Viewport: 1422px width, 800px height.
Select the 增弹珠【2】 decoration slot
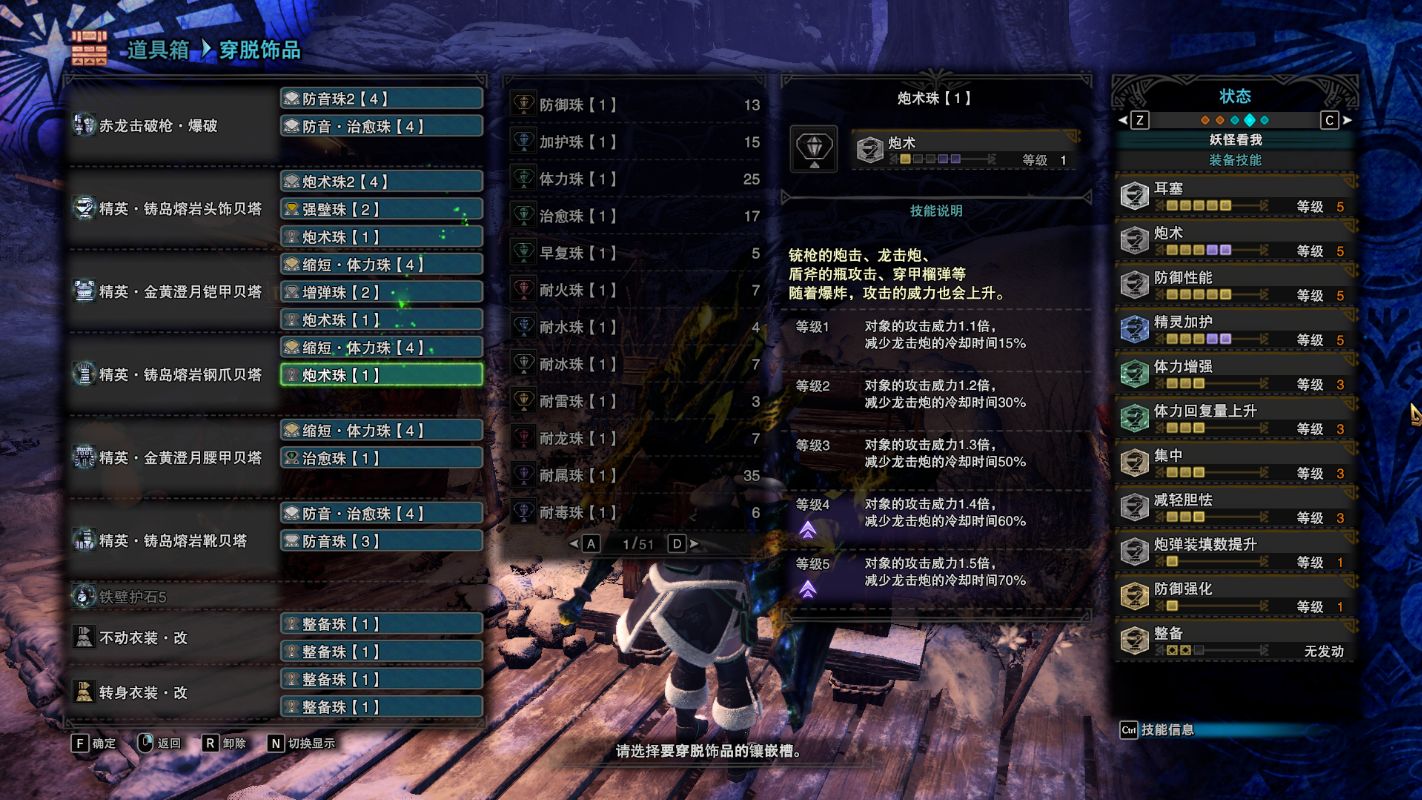[381, 292]
